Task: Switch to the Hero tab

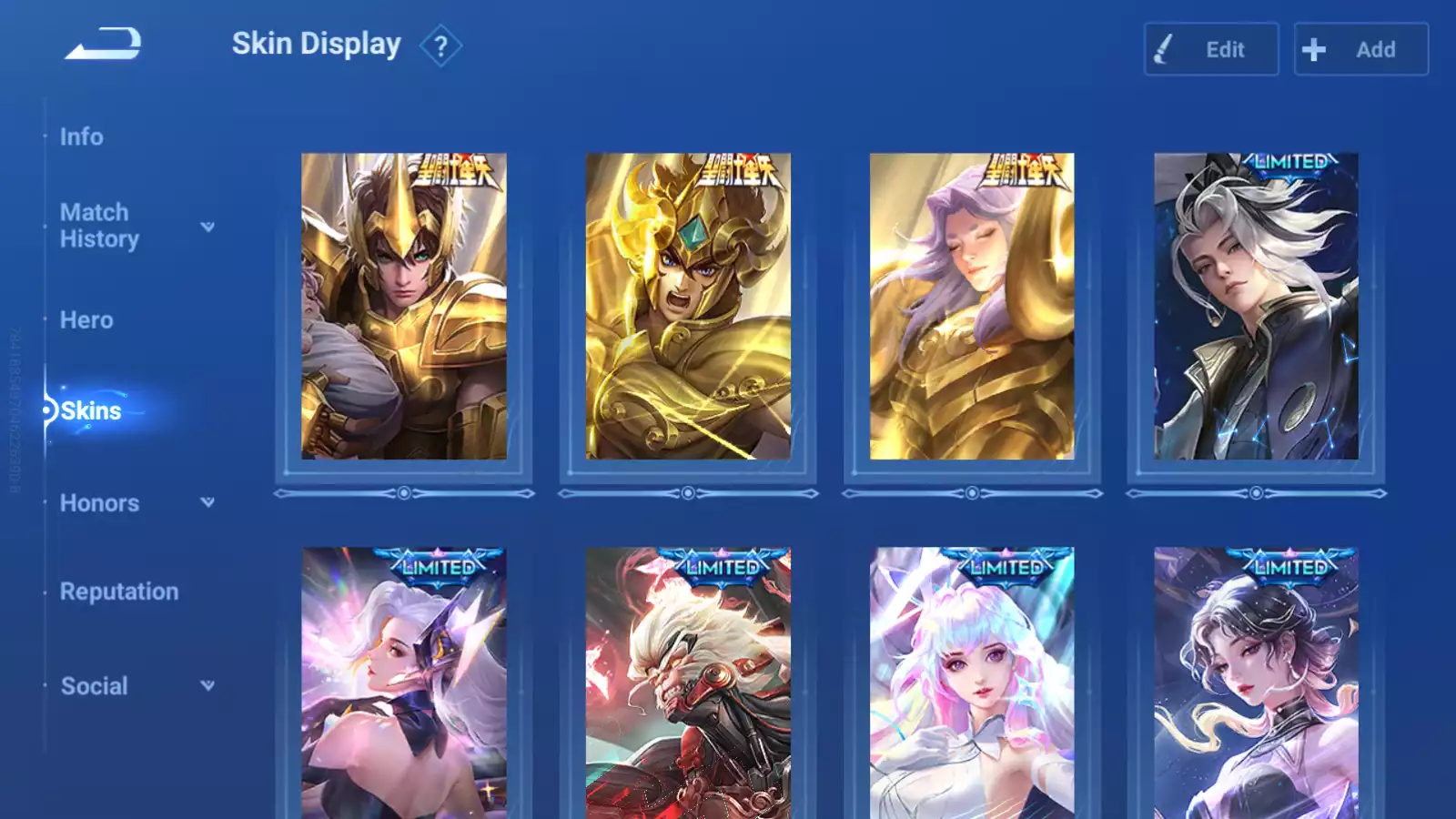Action: (86, 320)
